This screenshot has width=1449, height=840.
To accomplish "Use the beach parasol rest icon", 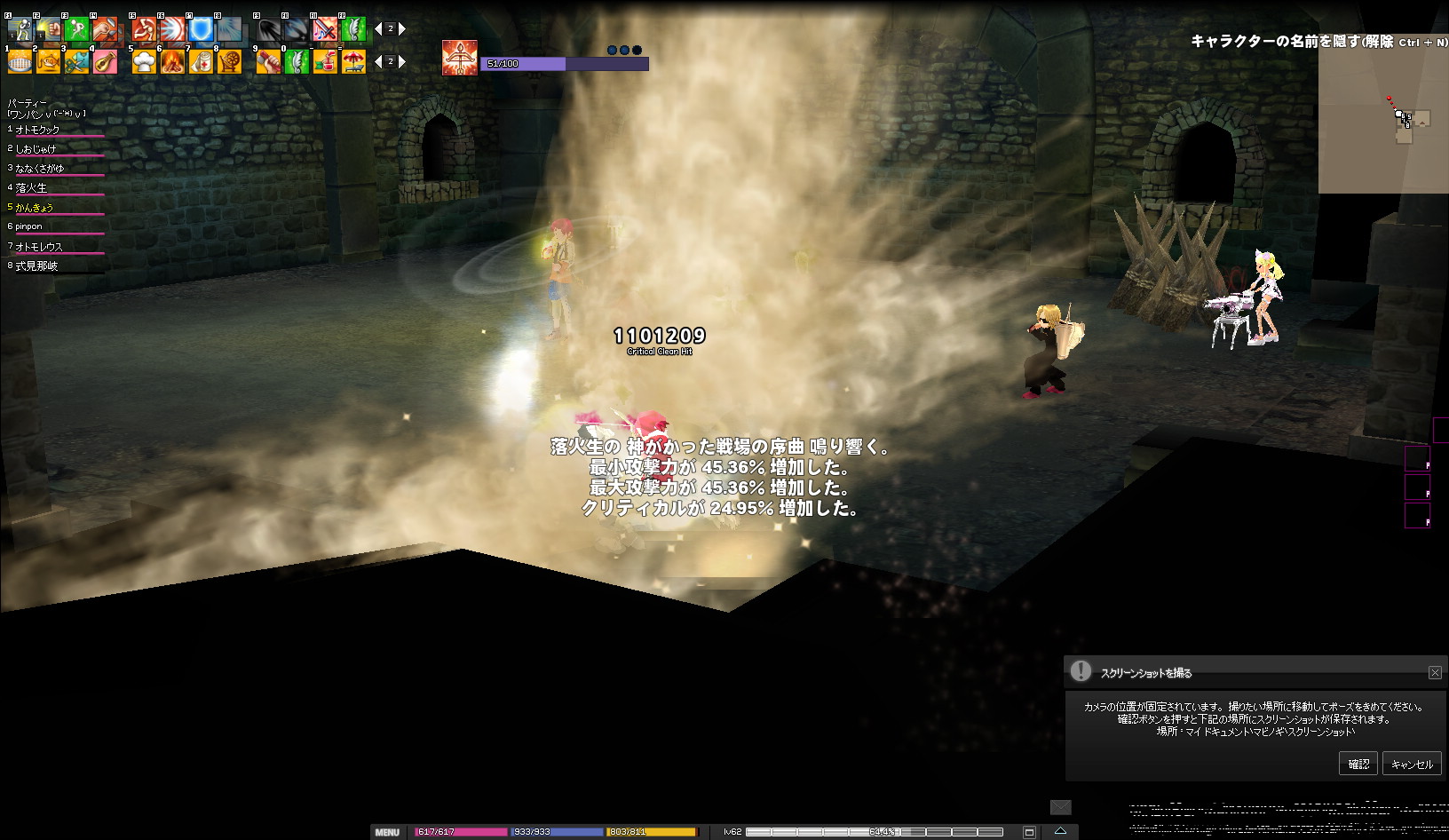I will coord(353,62).
